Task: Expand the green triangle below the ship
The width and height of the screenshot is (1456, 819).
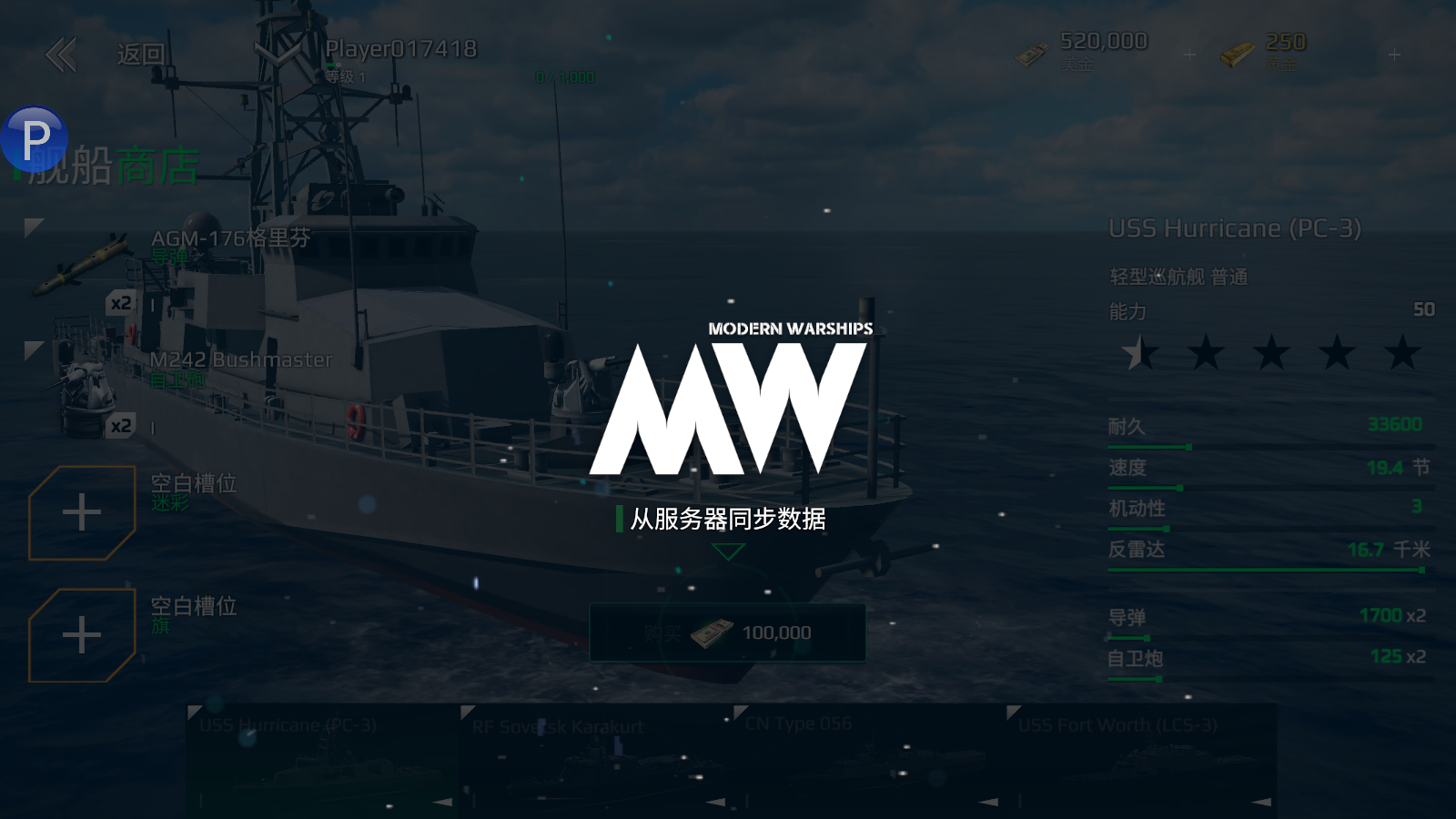Action: click(728, 551)
